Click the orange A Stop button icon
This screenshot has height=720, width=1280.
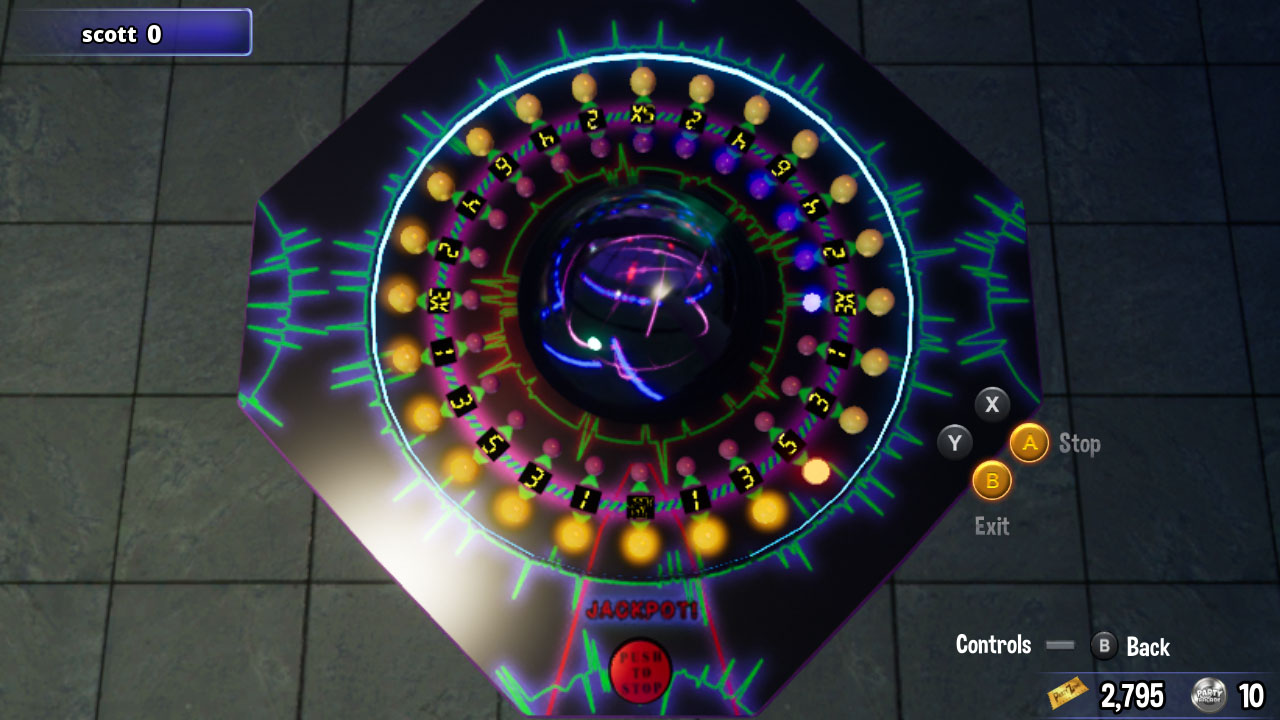(1029, 443)
